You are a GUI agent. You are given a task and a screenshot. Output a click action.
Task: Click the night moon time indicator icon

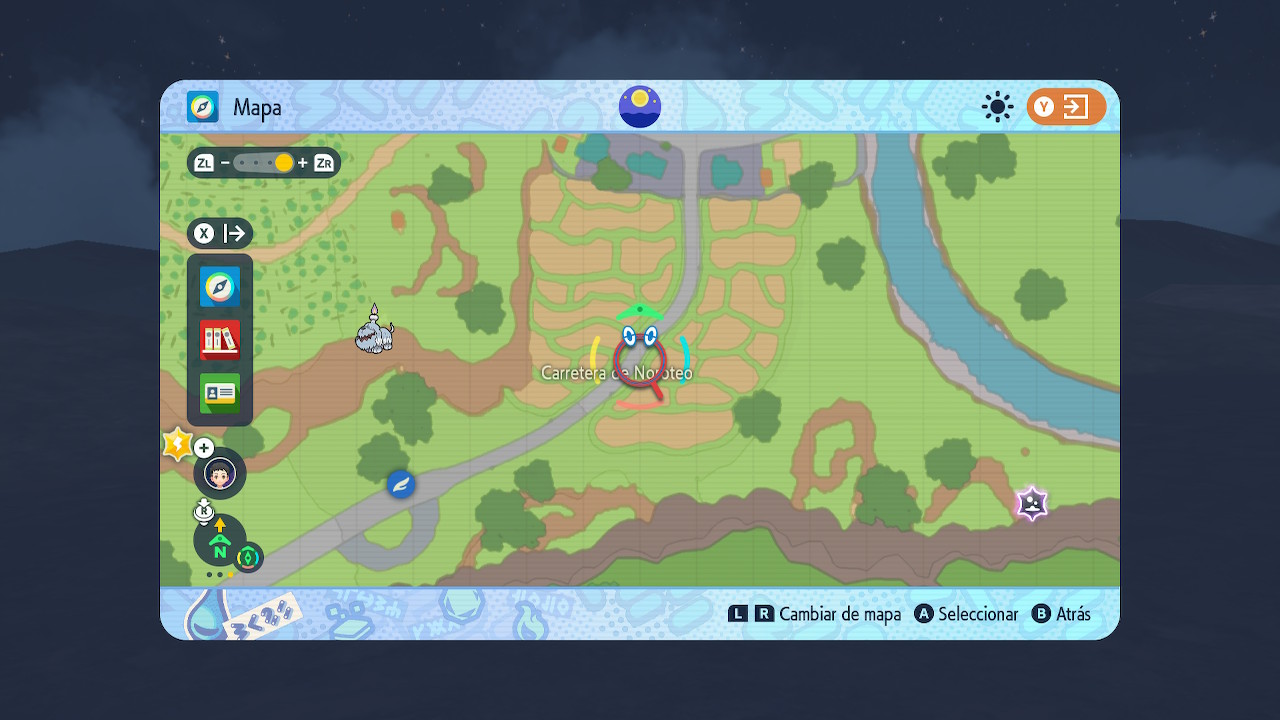(640, 106)
